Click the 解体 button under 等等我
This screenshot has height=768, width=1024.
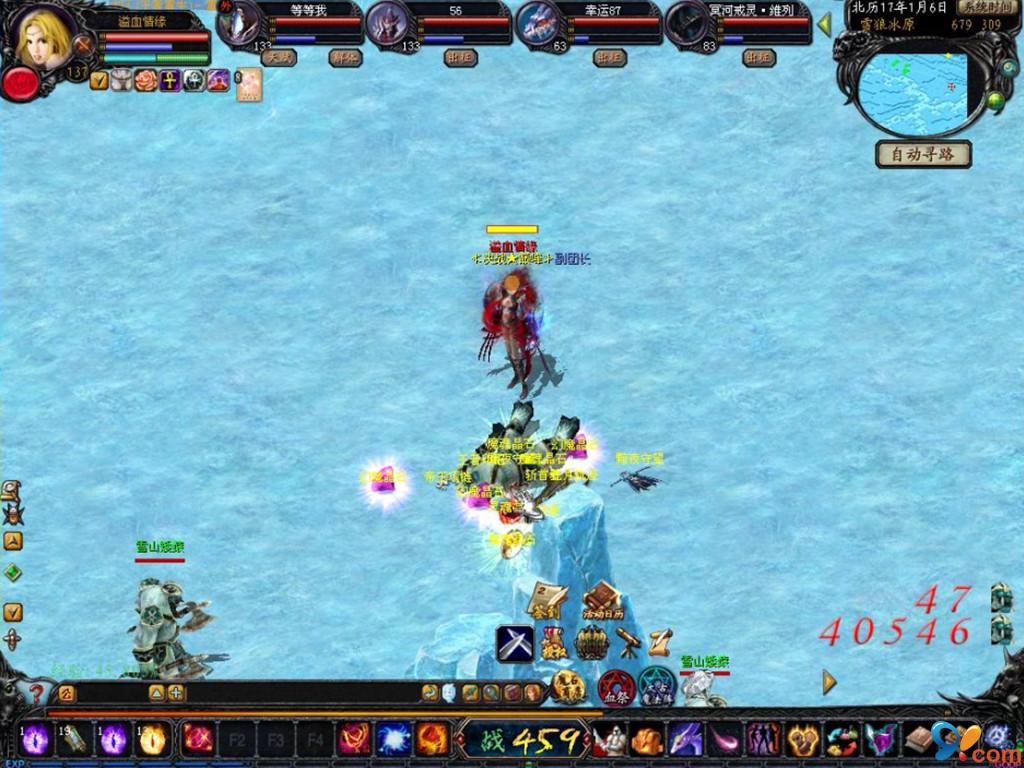[344, 58]
